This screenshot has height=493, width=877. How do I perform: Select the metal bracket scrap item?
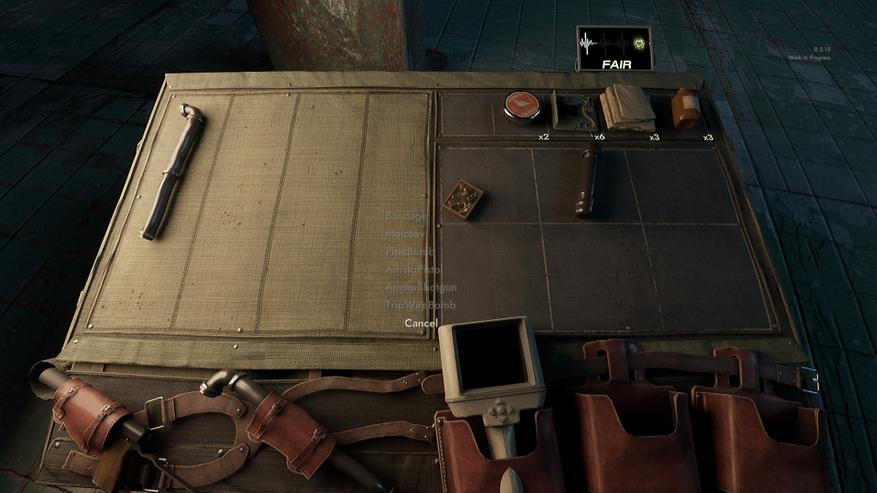(575, 110)
